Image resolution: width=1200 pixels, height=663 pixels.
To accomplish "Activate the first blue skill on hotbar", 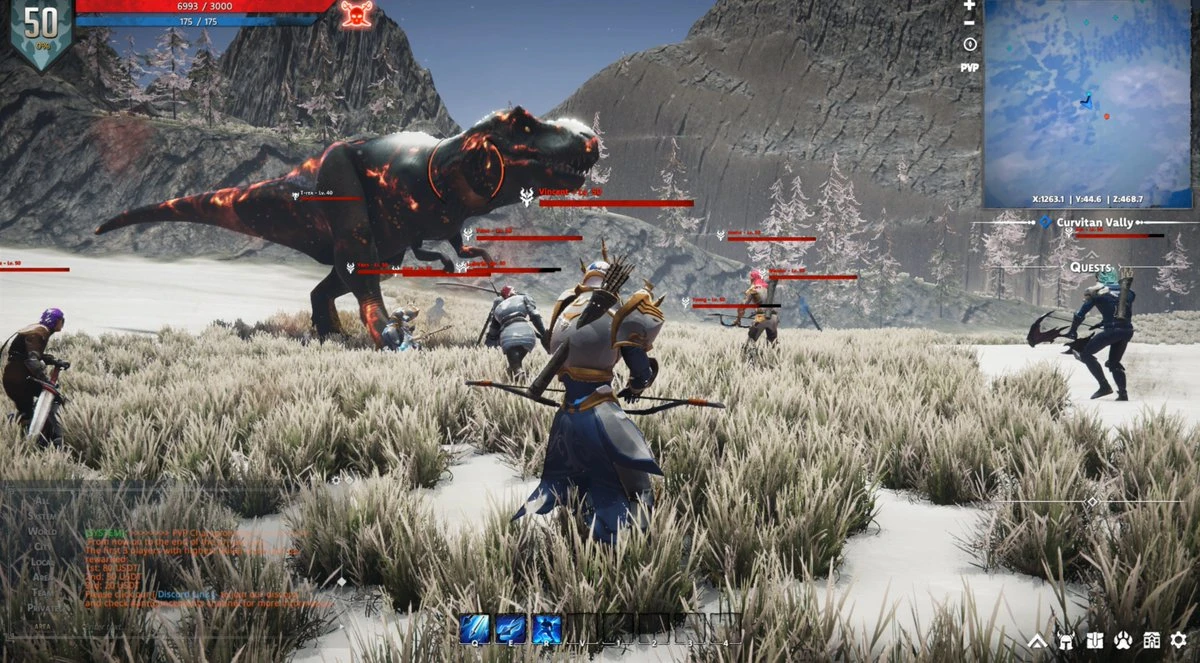I will 474,628.
